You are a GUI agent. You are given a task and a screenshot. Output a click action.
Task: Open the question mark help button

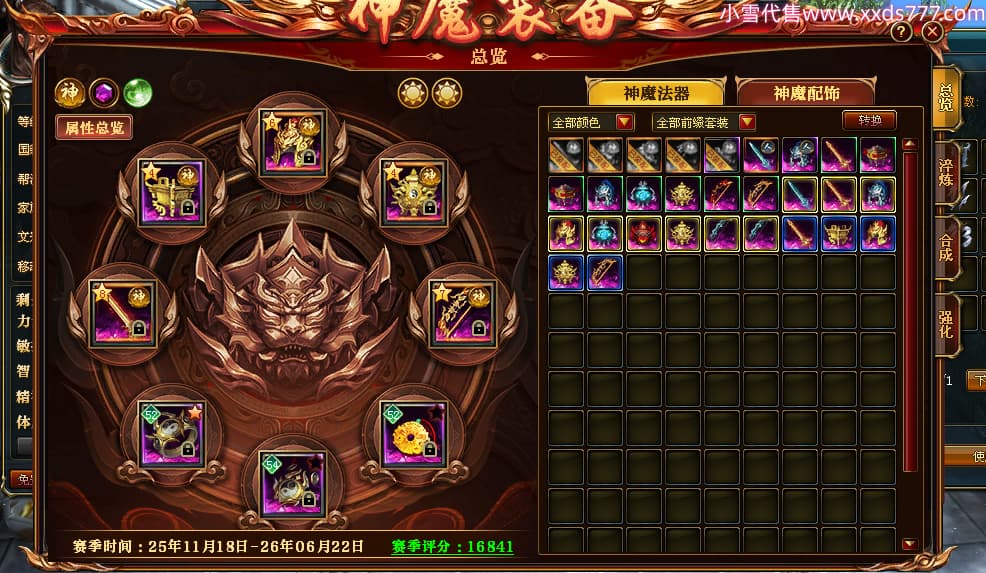(901, 32)
